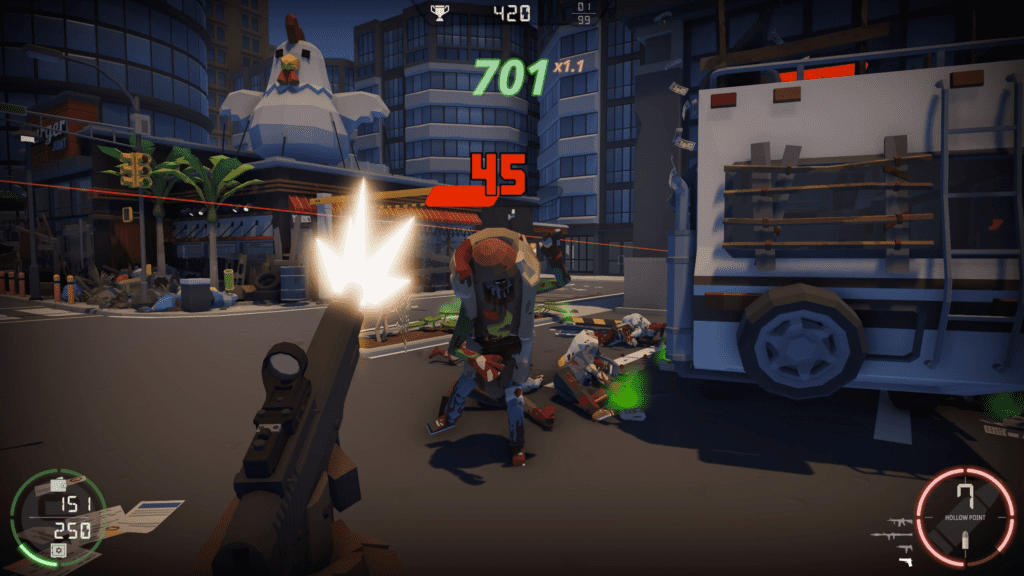This screenshot has width=1024, height=576.
Task: Click the Hollow Point bullet type icon
Action: (965, 541)
